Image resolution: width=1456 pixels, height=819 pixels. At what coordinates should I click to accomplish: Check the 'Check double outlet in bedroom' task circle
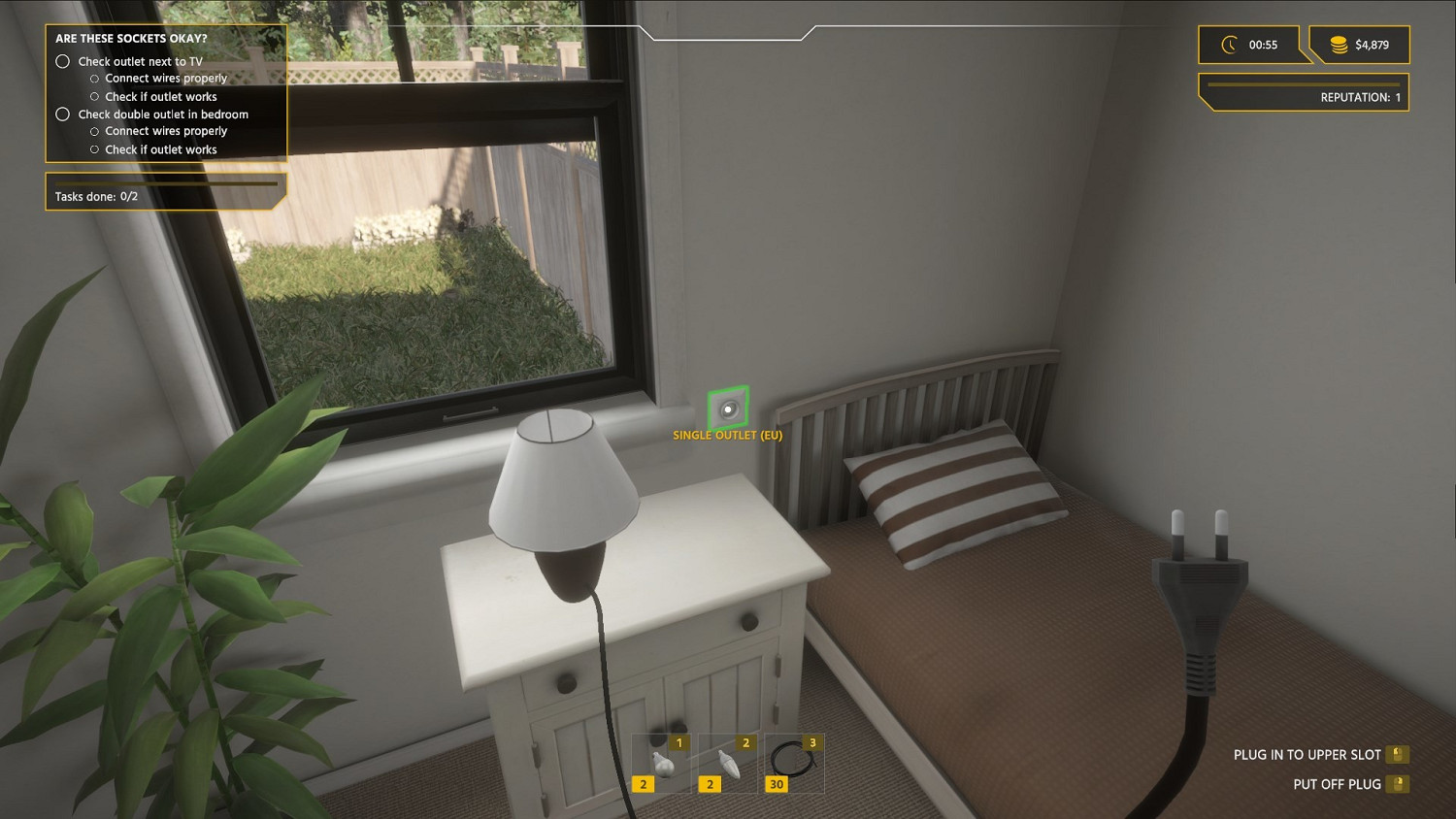[x=63, y=114]
